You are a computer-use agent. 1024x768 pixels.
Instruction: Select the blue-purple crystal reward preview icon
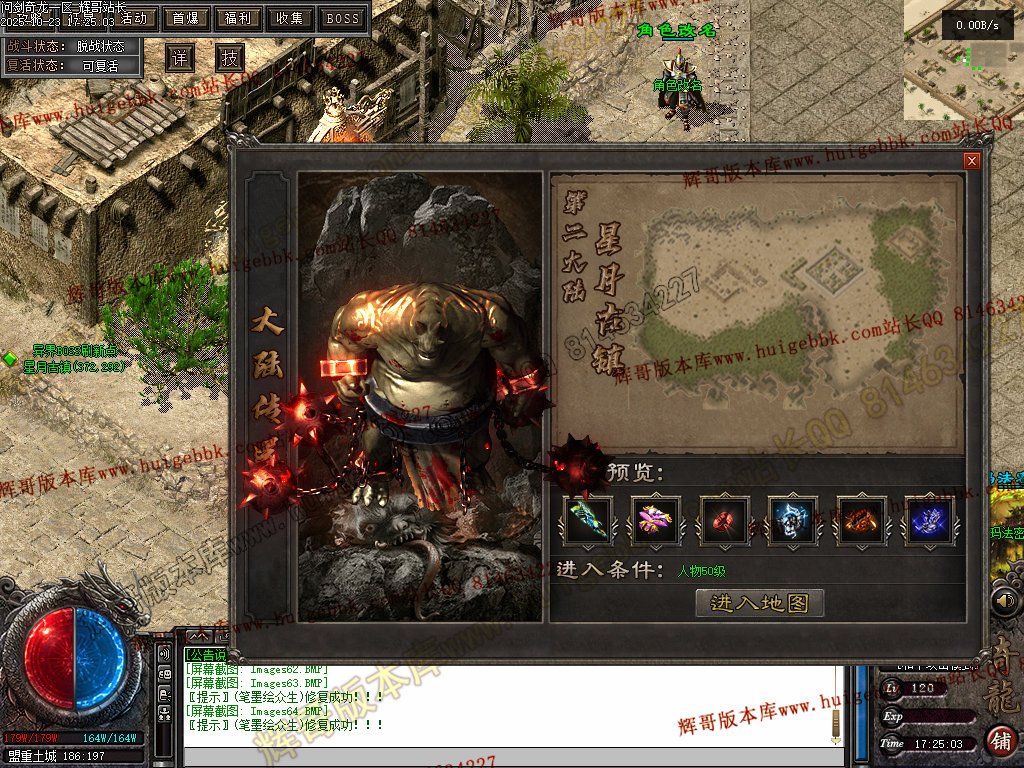tap(929, 520)
